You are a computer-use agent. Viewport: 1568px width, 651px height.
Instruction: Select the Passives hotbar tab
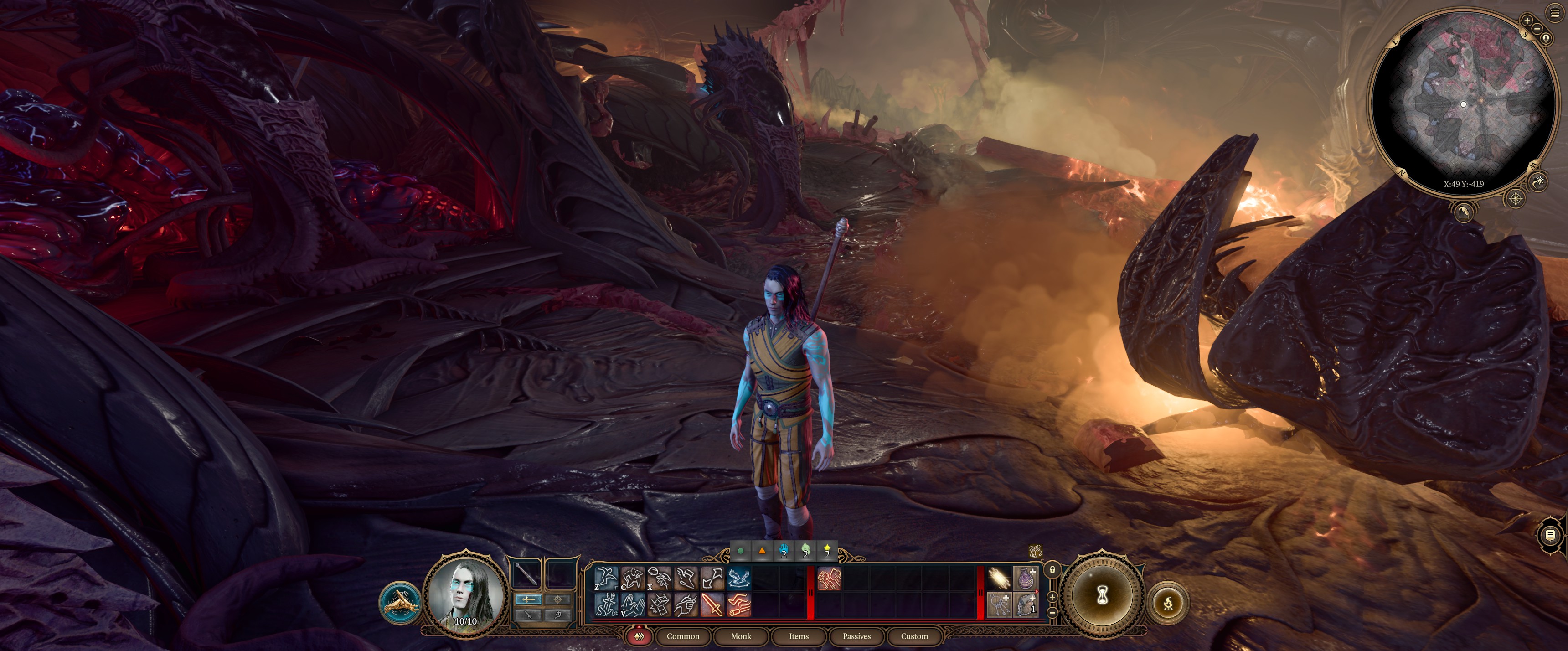(x=856, y=636)
